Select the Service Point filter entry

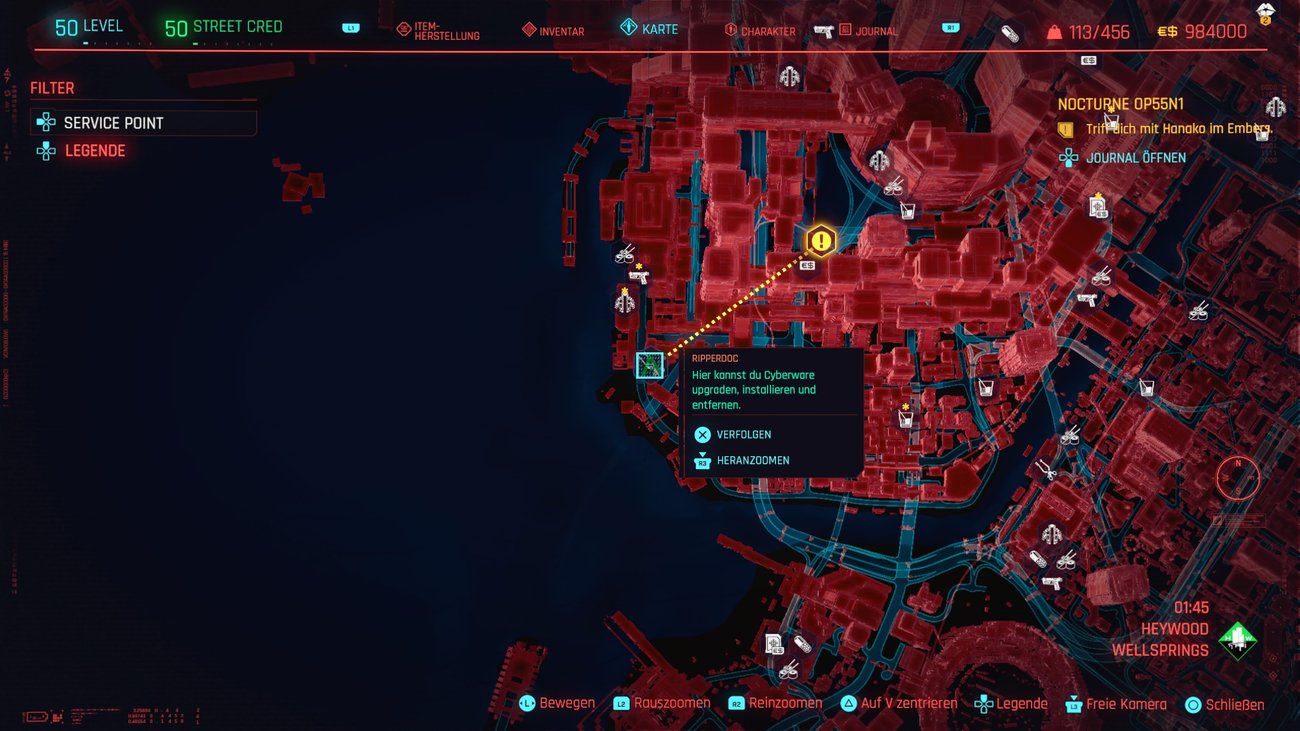pos(143,123)
